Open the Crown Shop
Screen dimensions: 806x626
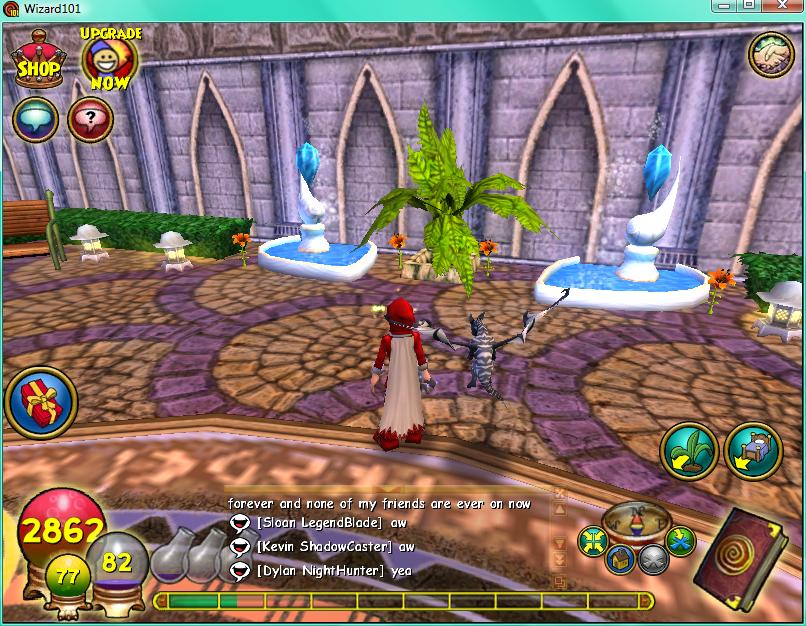(39, 60)
